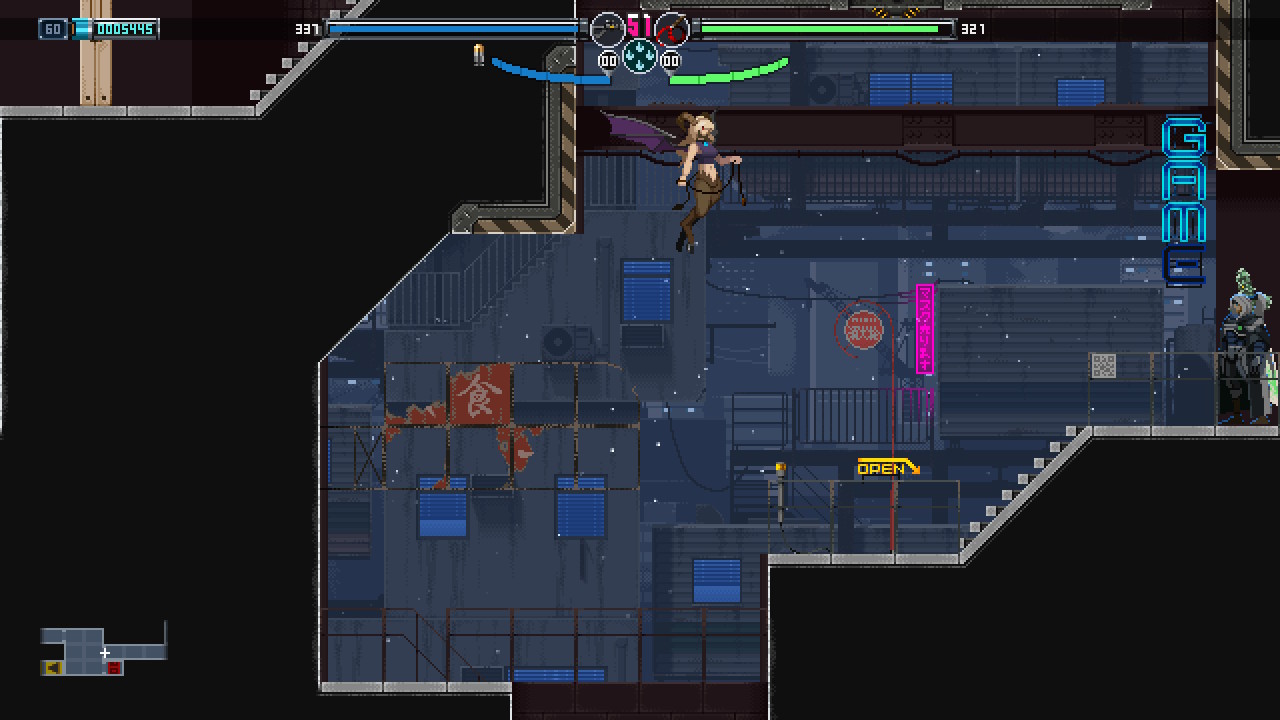The width and height of the screenshot is (1280, 720).
Task: Open the room minimap
Action: [103, 650]
